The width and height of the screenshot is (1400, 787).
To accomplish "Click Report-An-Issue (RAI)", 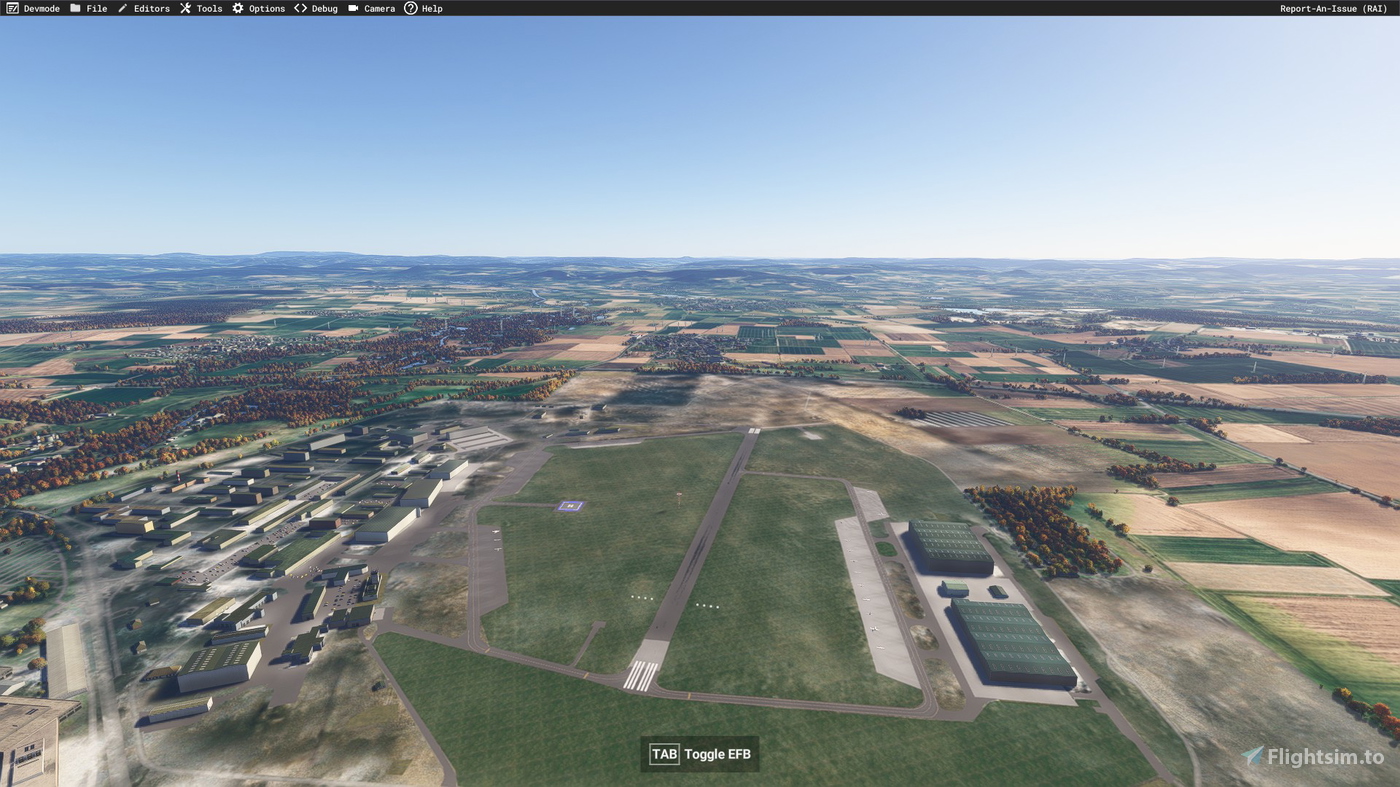I will click(x=1332, y=7).
